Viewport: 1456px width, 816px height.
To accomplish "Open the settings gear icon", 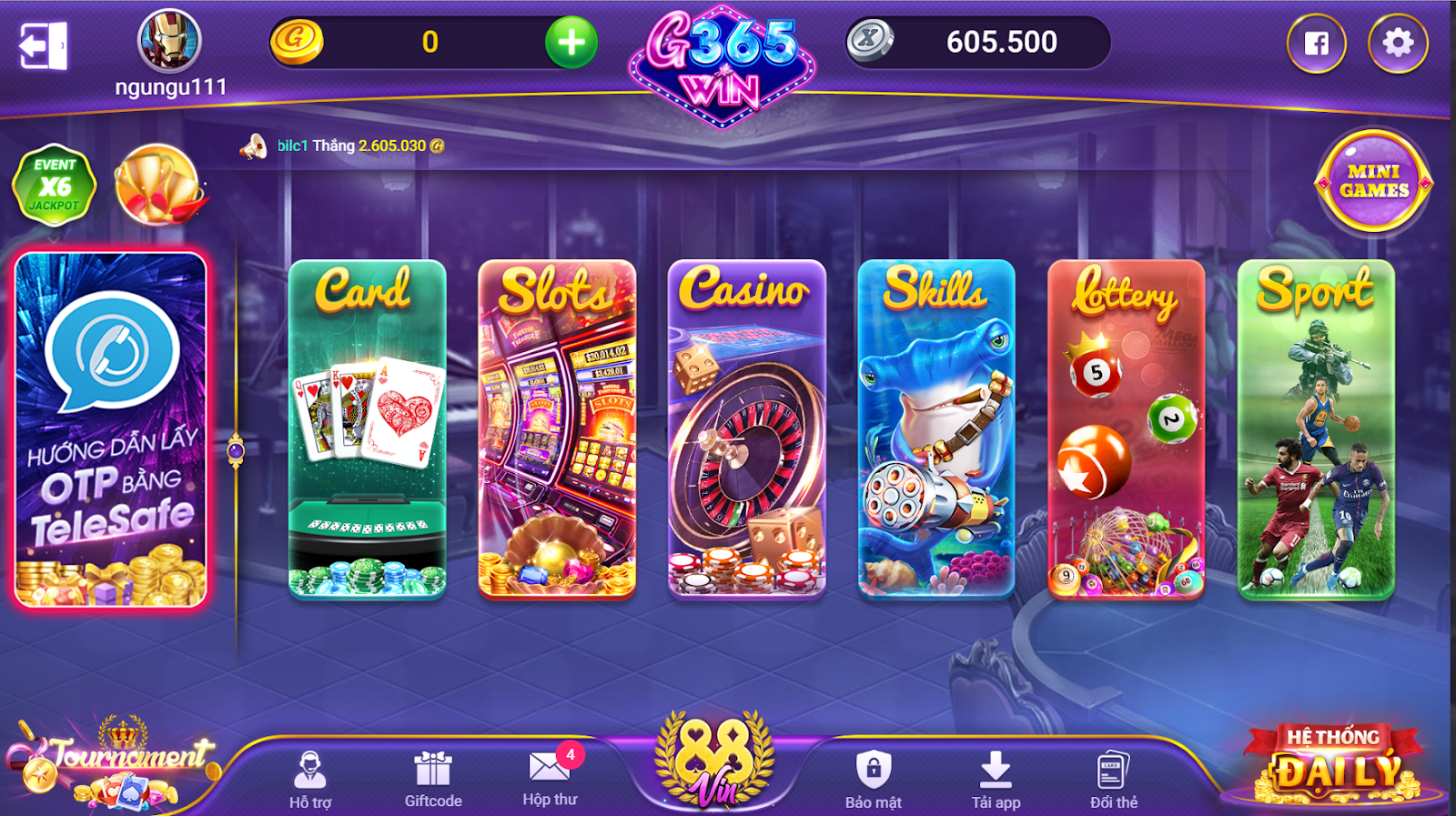I will click(1396, 41).
